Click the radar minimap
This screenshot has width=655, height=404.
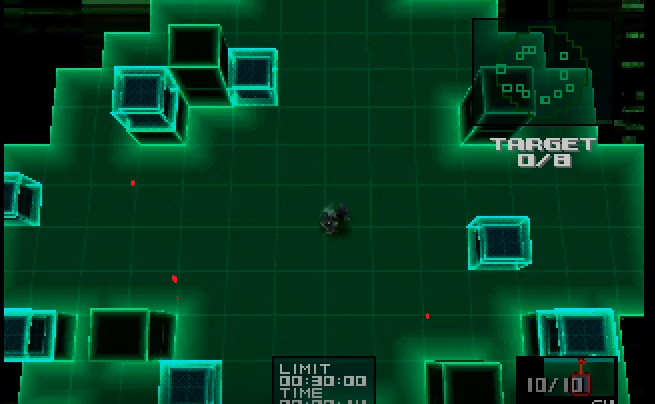[x=541, y=72]
